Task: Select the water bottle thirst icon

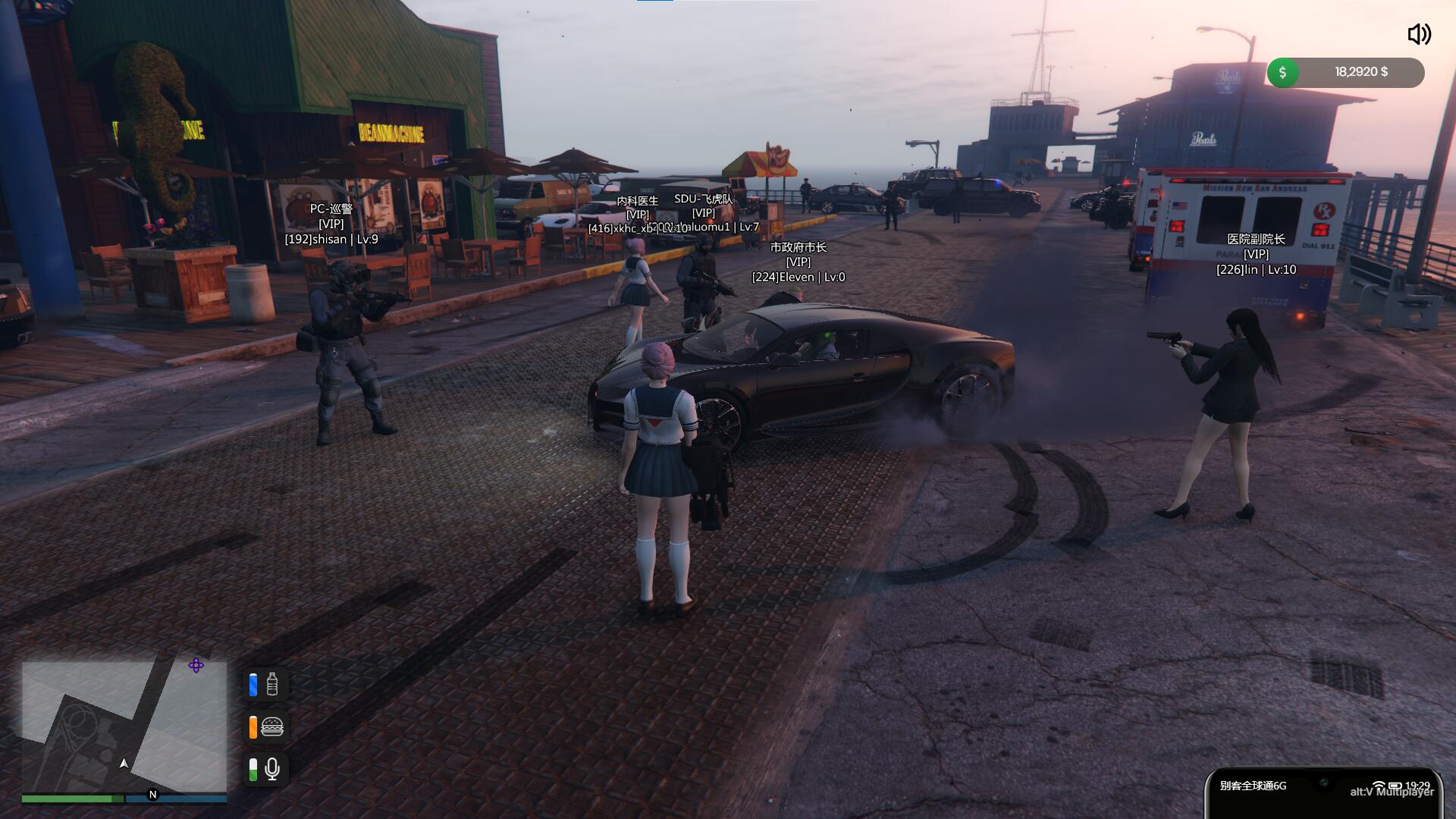Action: point(272,684)
